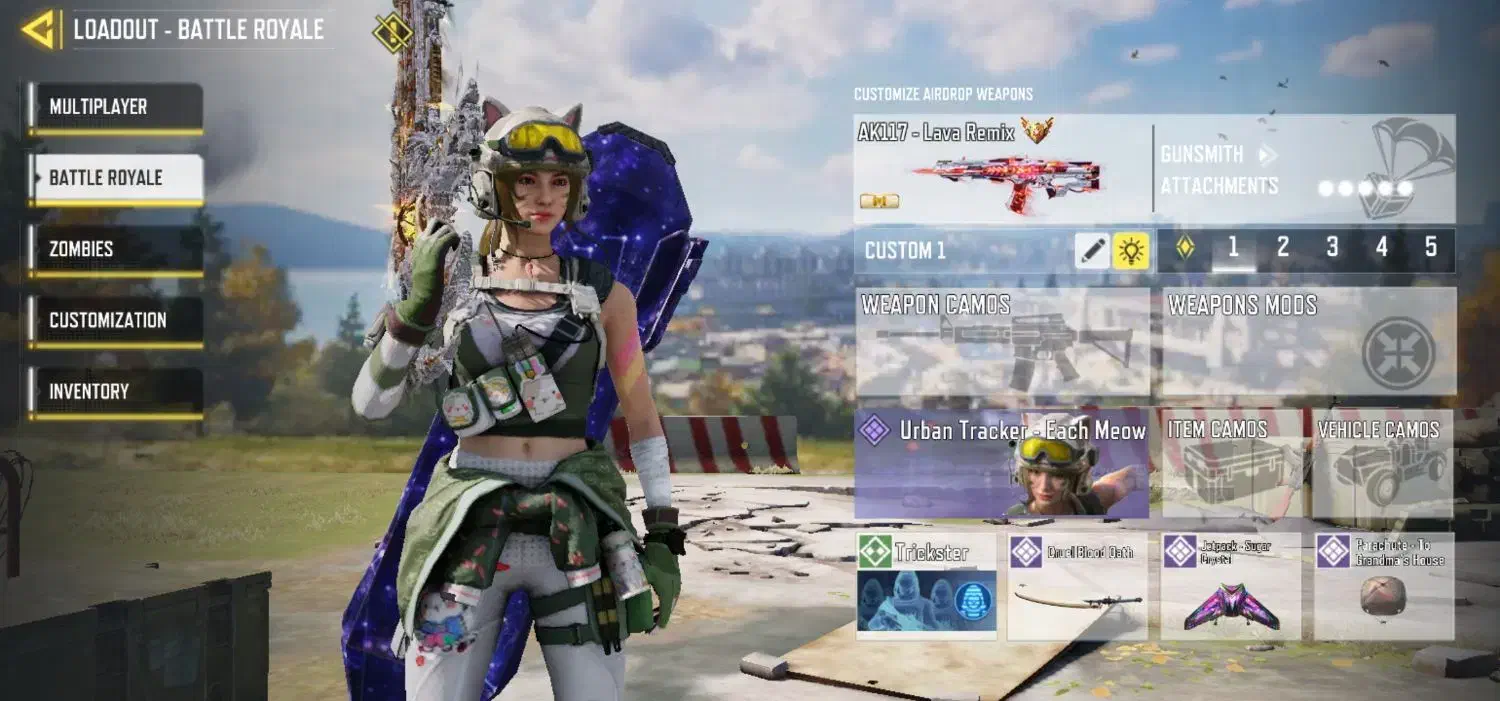Viewport: 1500px width, 701px height.
Task: Choose the Jetpack Sugar Crystal wingsuit tile
Action: click(1231, 586)
